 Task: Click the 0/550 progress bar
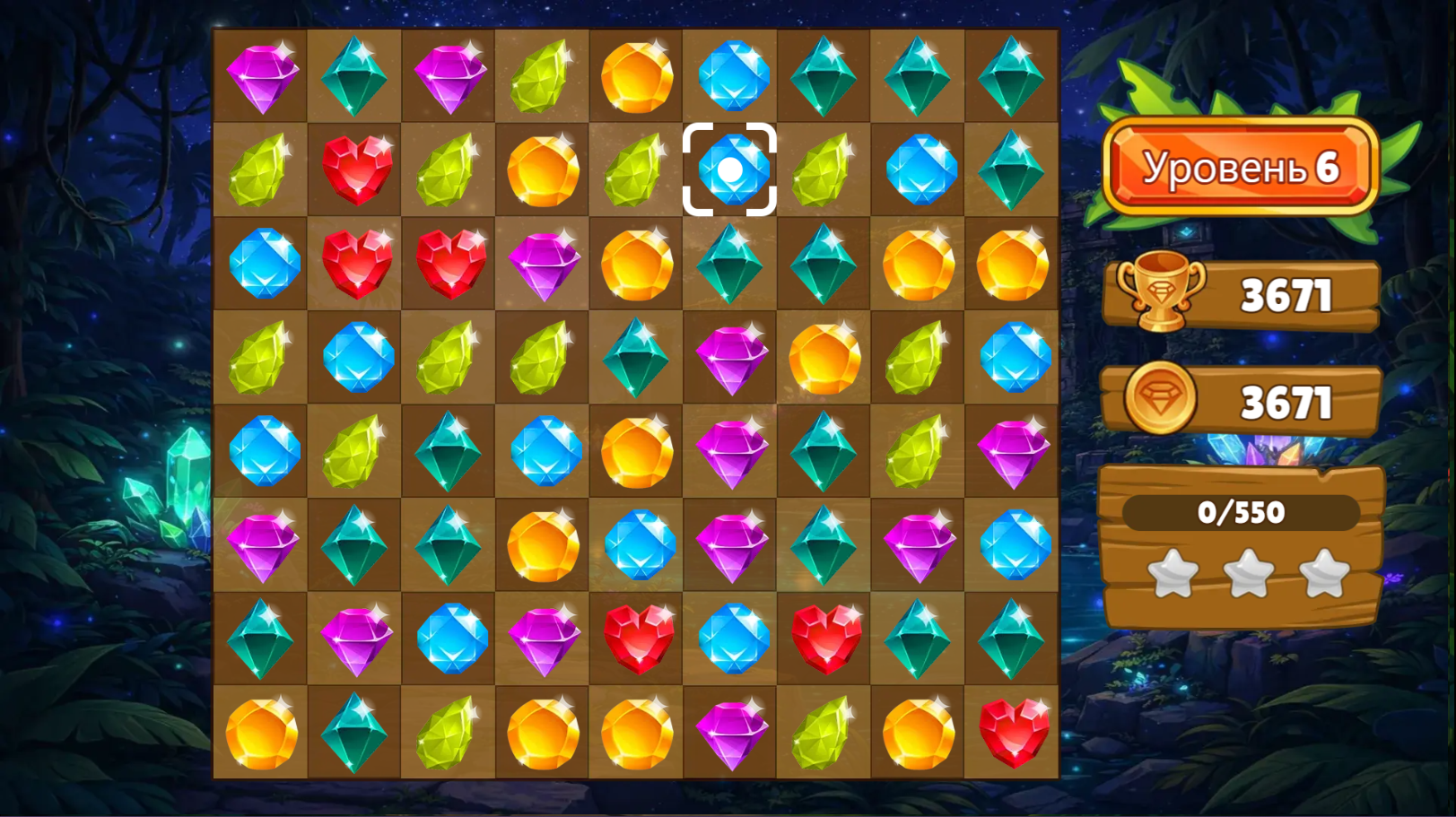coord(1242,514)
